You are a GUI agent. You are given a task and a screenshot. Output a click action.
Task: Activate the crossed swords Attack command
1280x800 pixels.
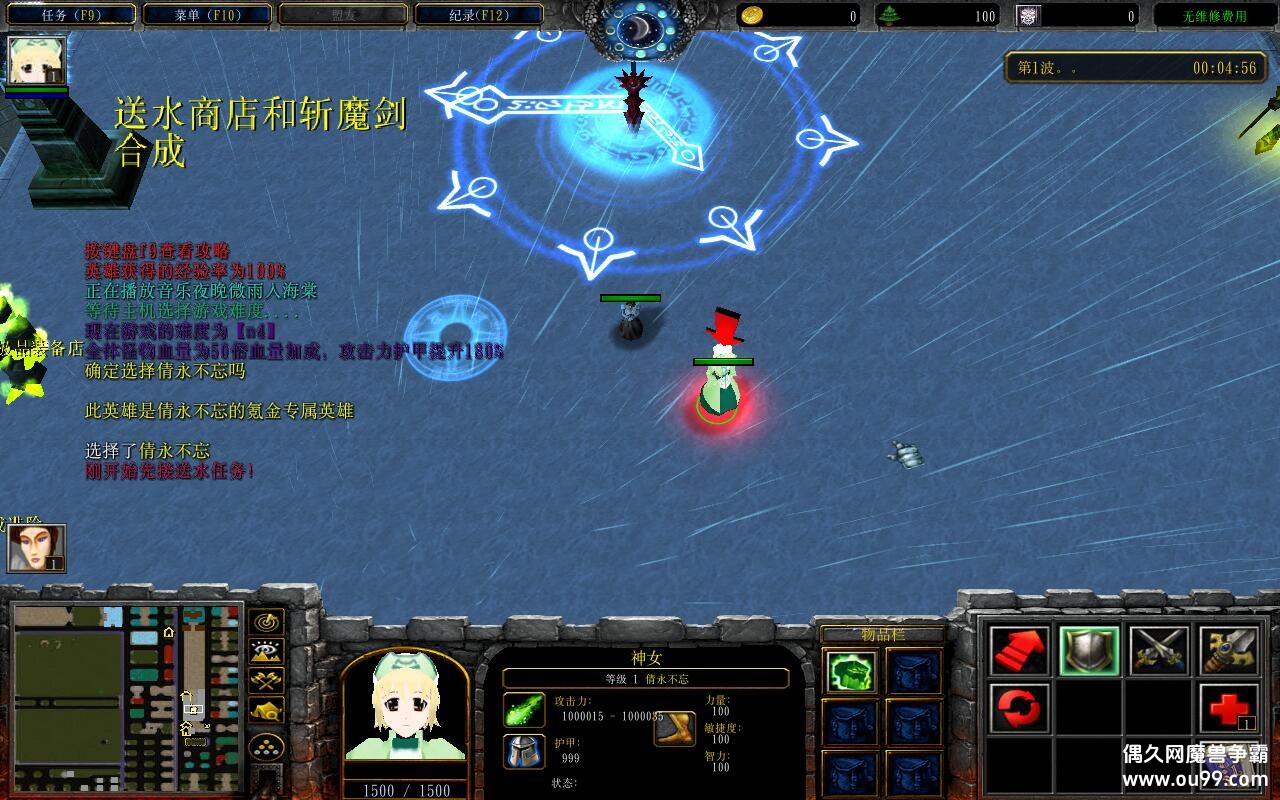tap(1159, 651)
